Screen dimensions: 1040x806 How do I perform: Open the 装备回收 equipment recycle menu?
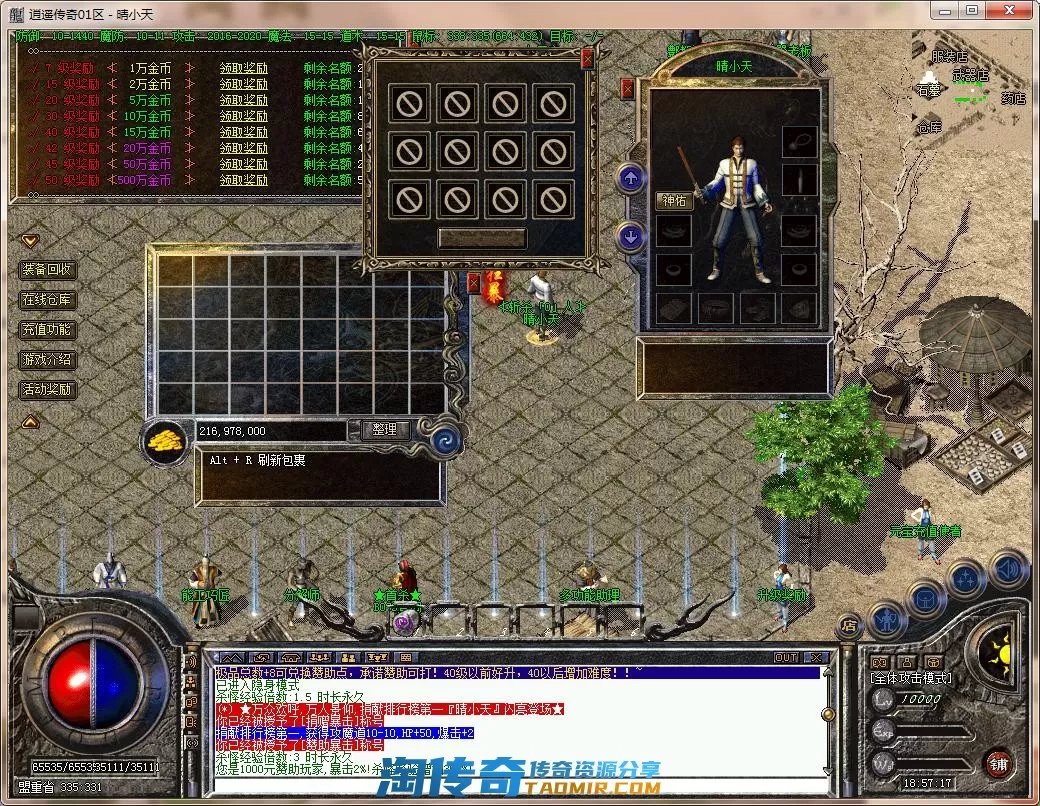click(47, 269)
